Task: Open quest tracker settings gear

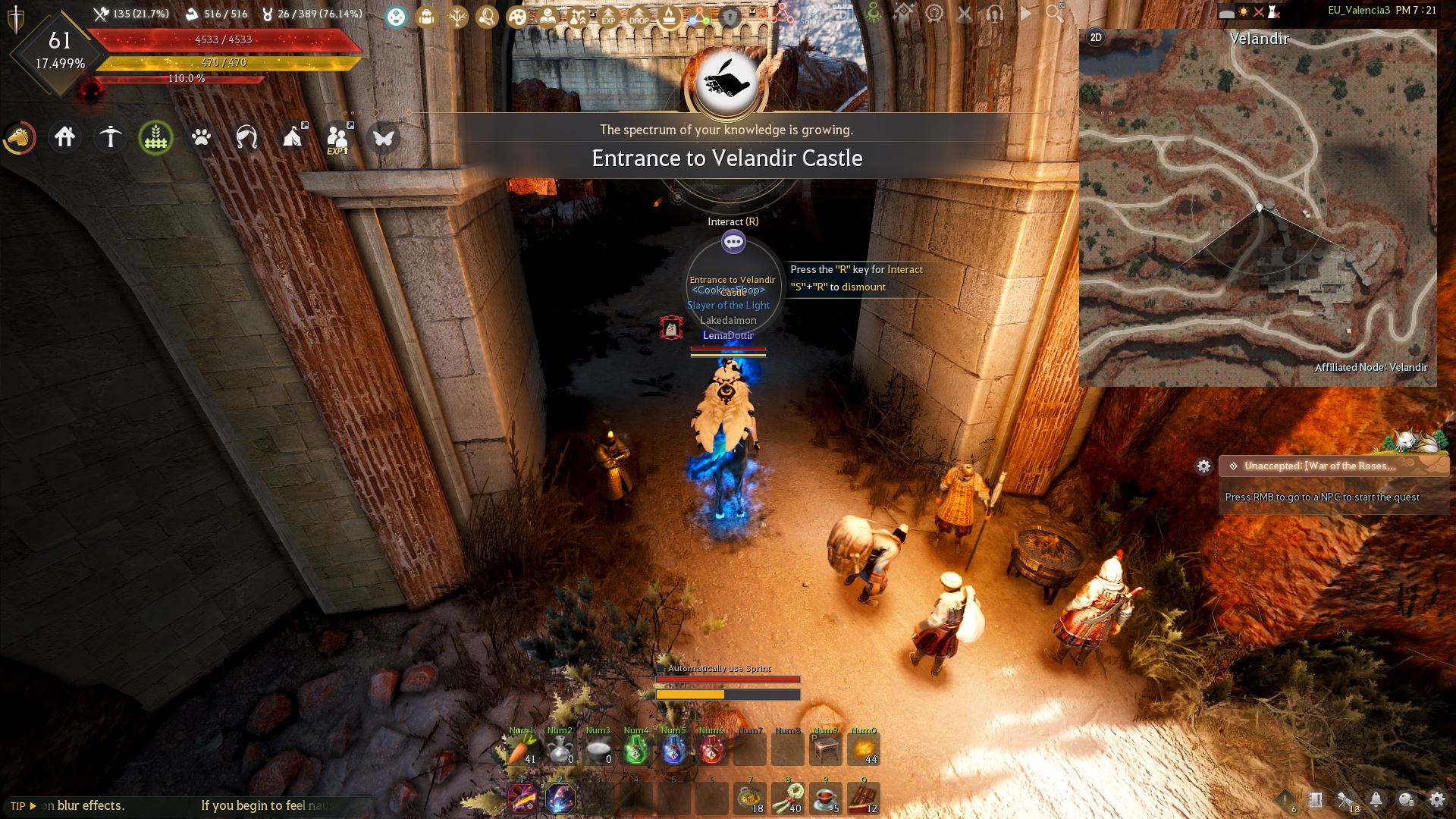Action: pyautogui.click(x=1205, y=466)
